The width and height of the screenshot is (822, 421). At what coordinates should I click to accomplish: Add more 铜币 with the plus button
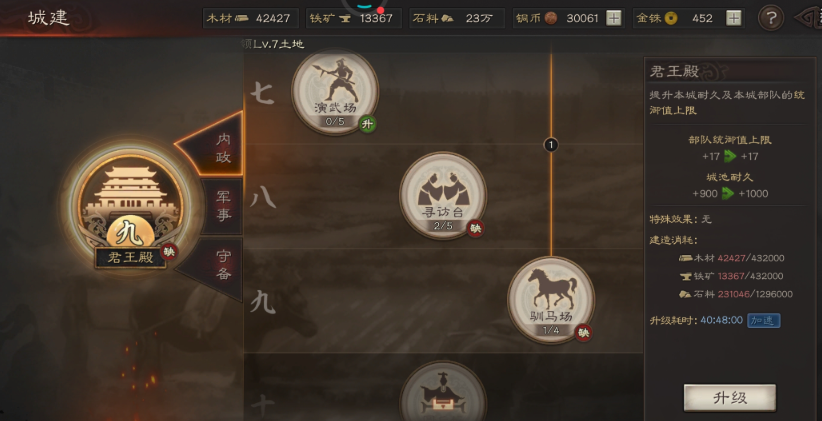pos(613,18)
